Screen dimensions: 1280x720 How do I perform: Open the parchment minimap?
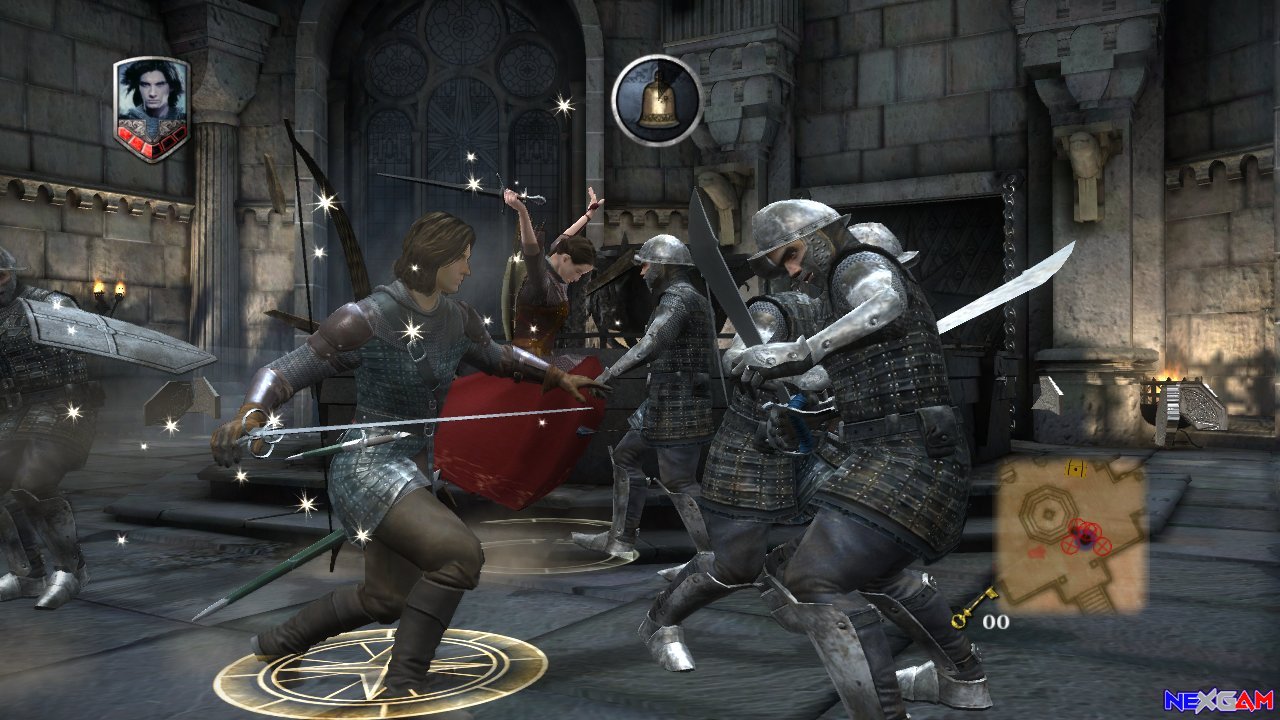(1070, 534)
